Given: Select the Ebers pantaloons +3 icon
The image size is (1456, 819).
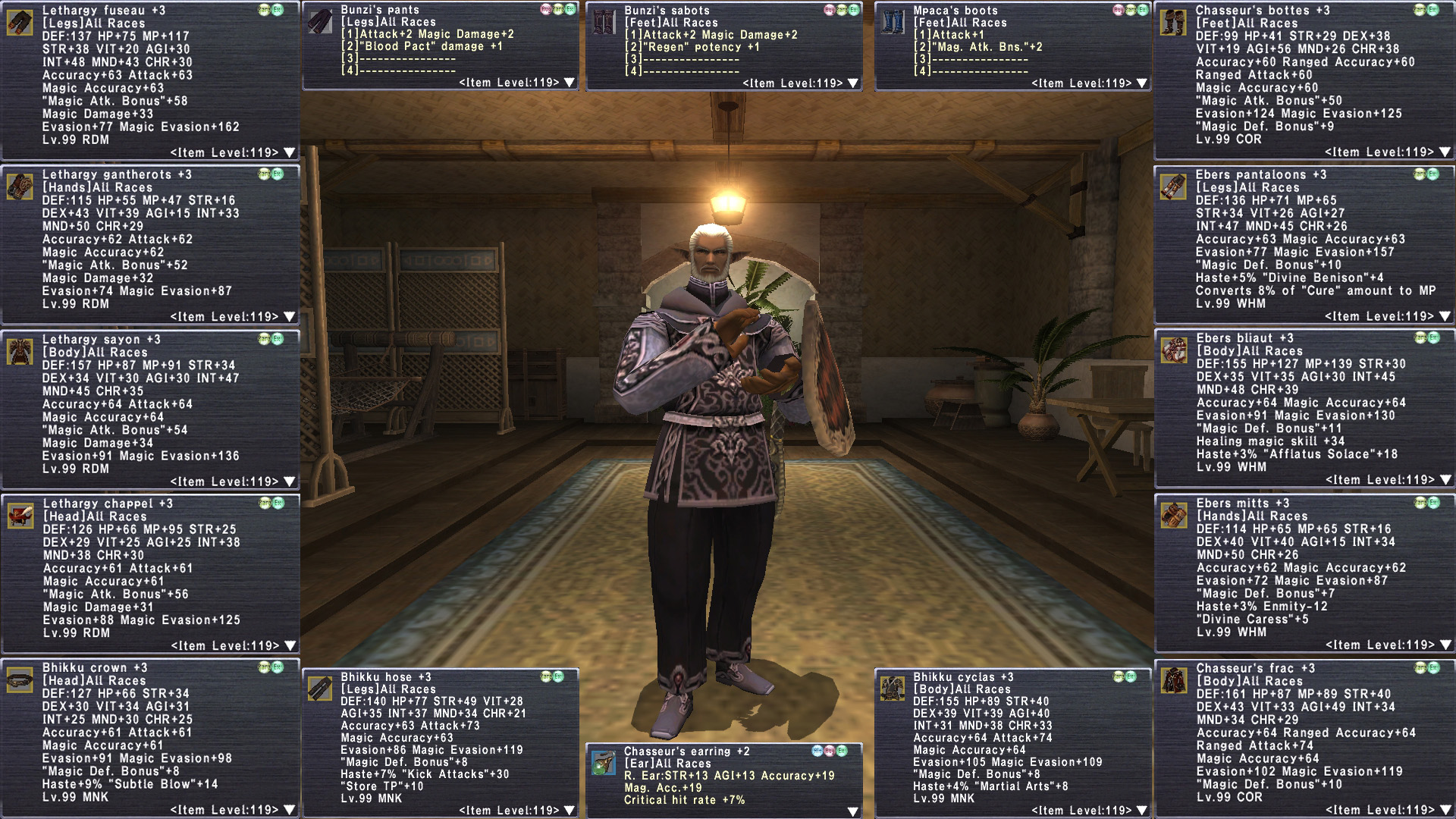Looking at the screenshot, I should [x=1173, y=187].
